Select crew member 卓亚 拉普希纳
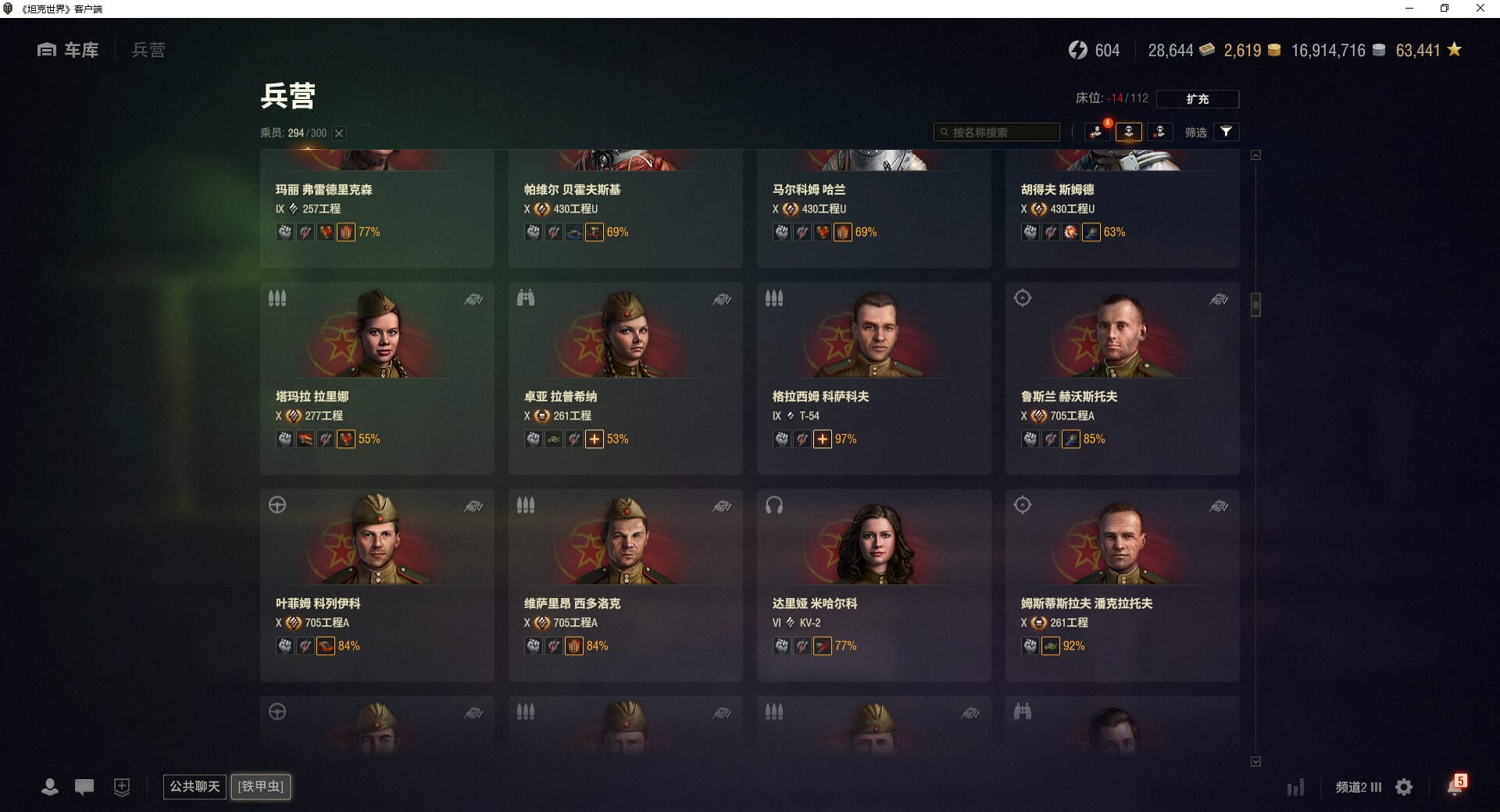Screen dimensions: 1500x812 click(625, 378)
